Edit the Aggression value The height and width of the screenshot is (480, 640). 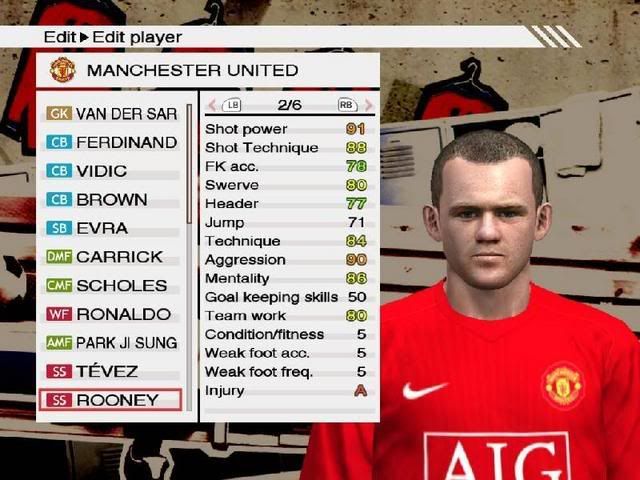coord(356,260)
